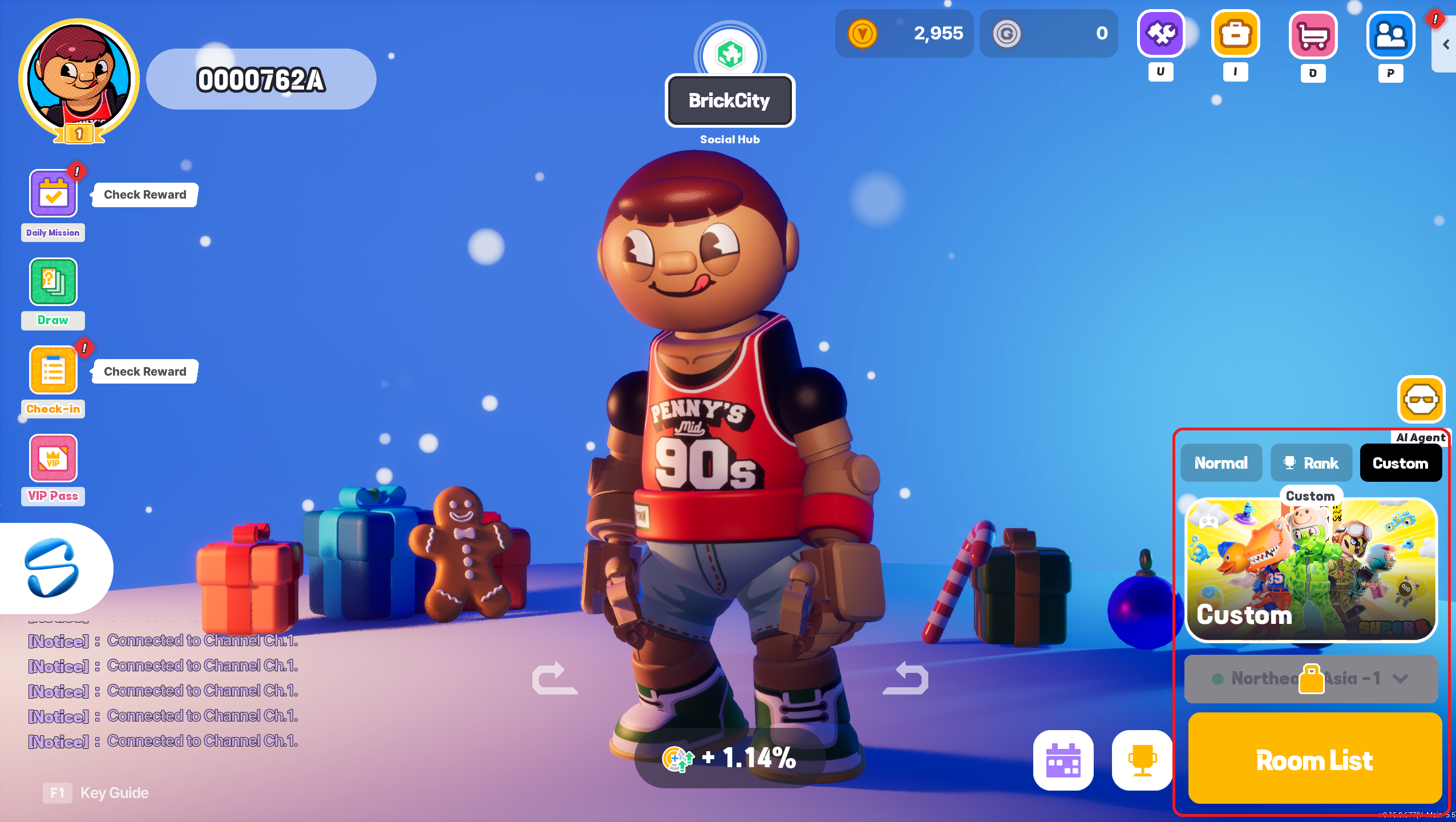This screenshot has height=822, width=1456.
Task: Open the purple calendar events button
Action: coord(1063,760)
